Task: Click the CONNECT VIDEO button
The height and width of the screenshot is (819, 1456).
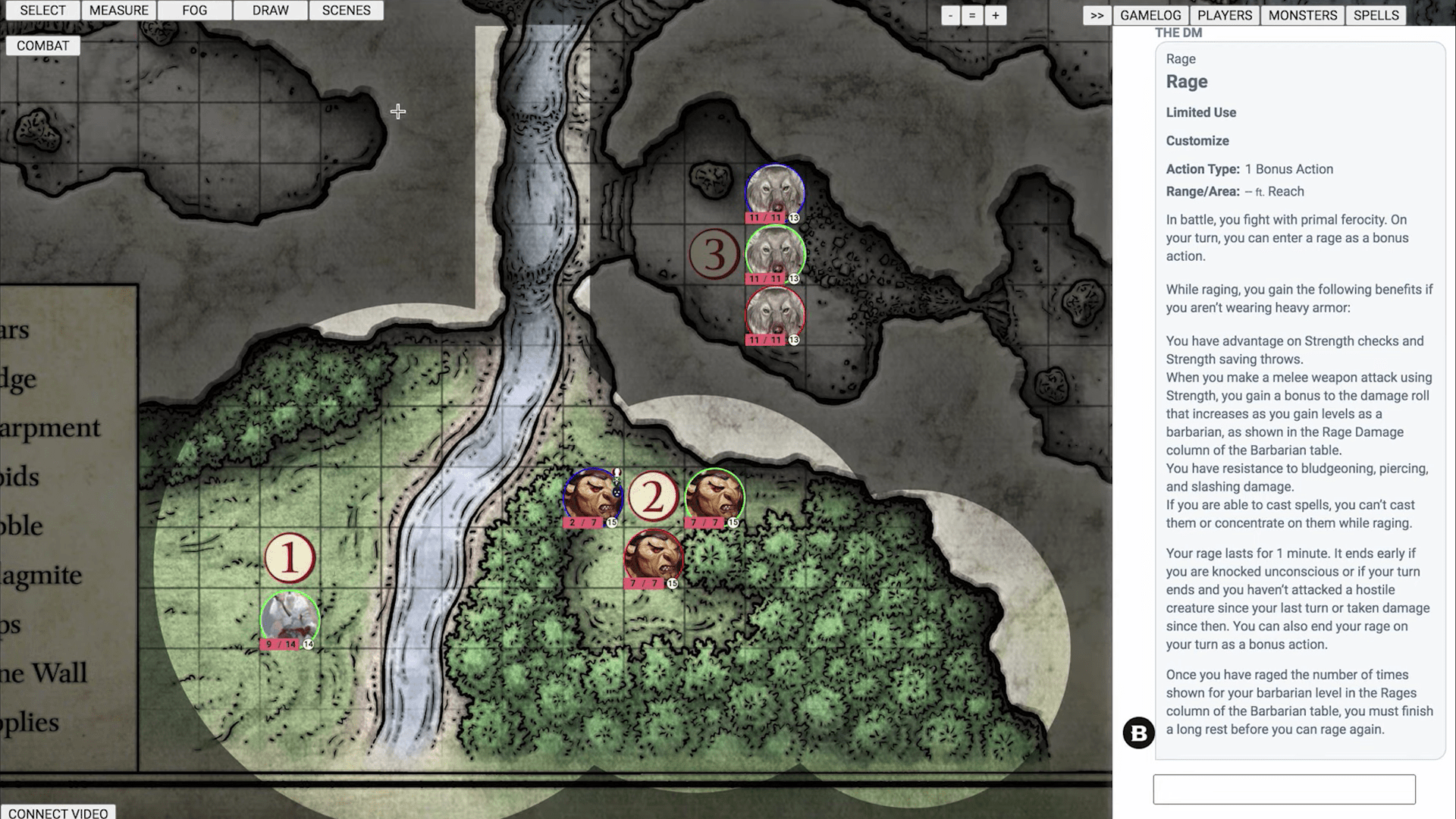Action: coord(59,812)
